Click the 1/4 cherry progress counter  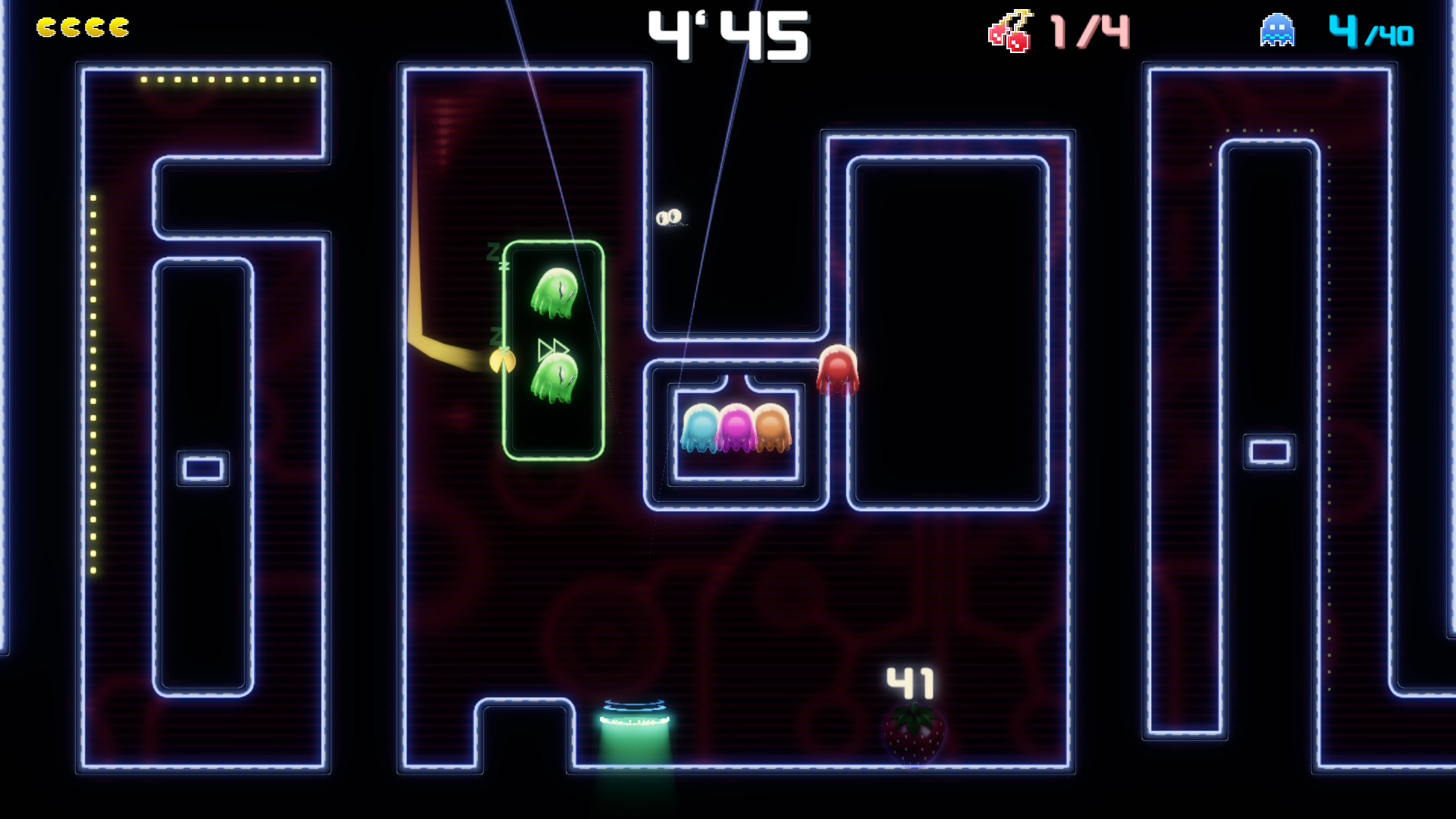pyautogui.click(x=1084, y=32)
